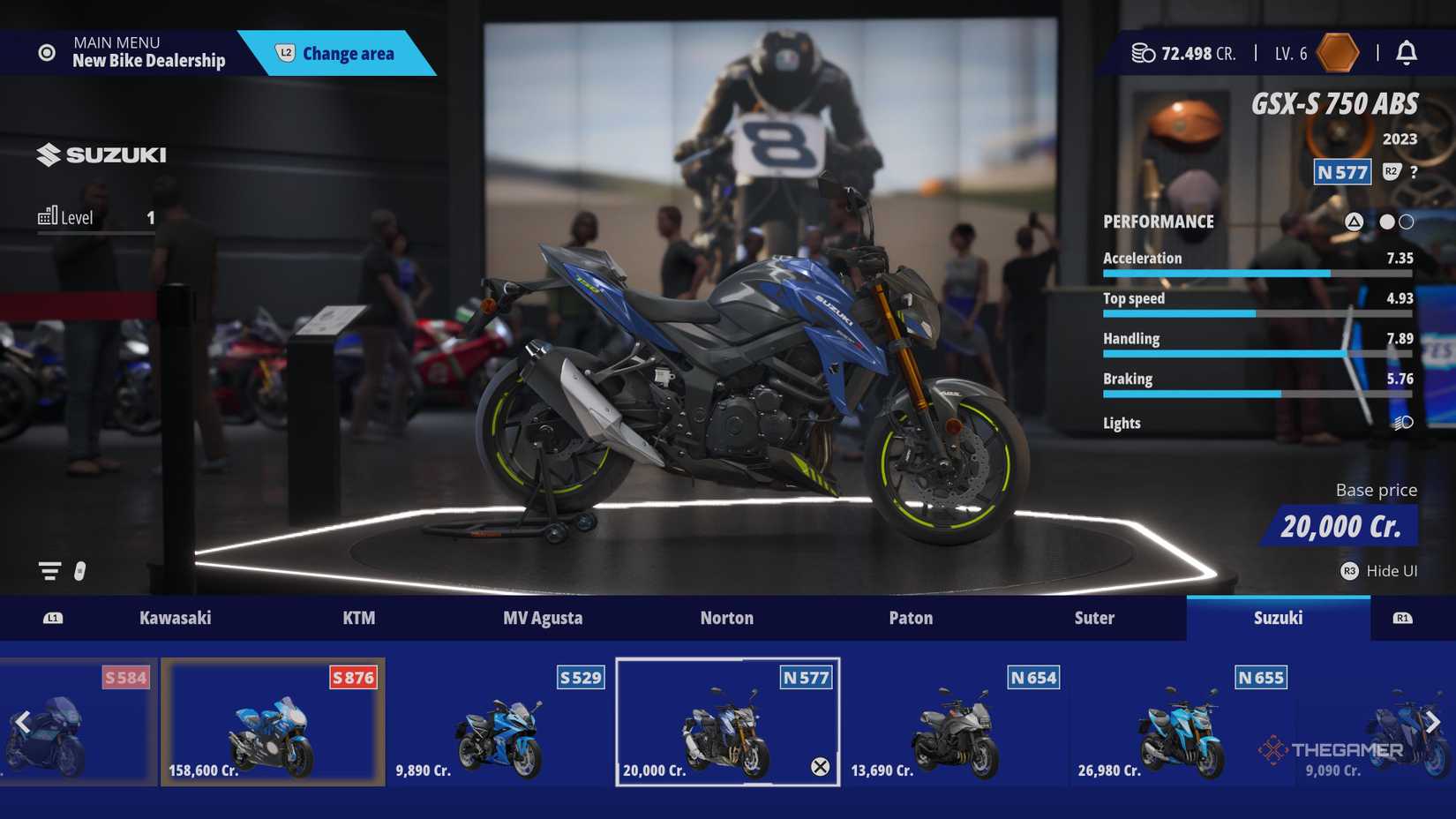Click the Suzuki logo on the left
Screen dimensions: 1456x819
(x=101, y=154)
